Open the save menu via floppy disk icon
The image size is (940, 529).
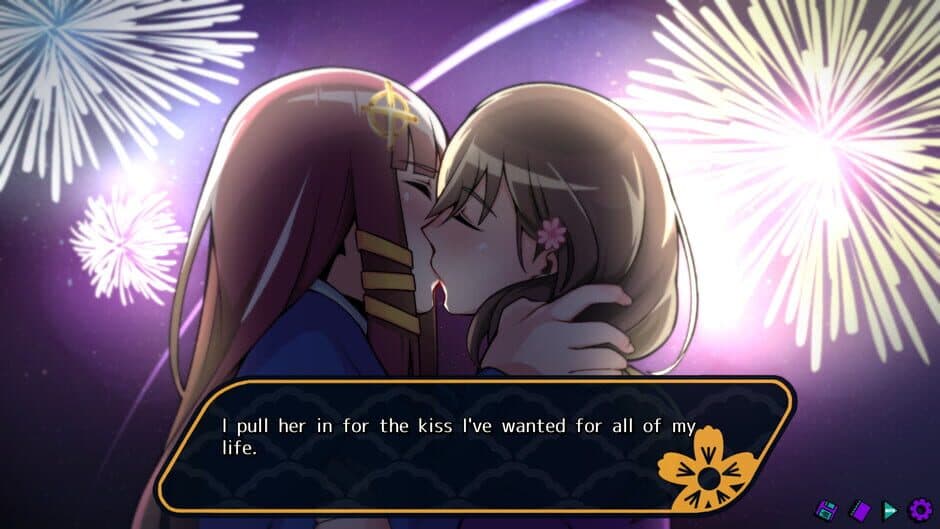coord(827,510)
